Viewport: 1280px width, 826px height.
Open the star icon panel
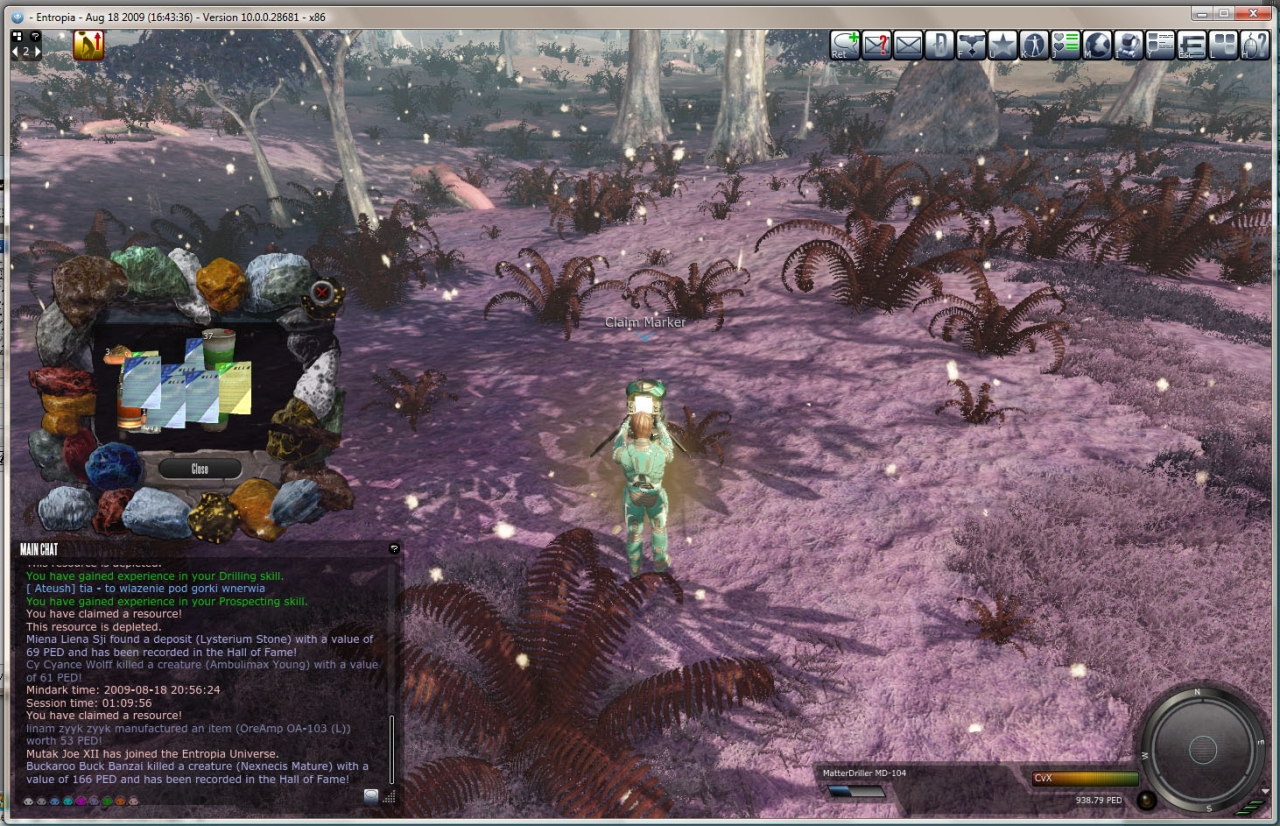1002,45
